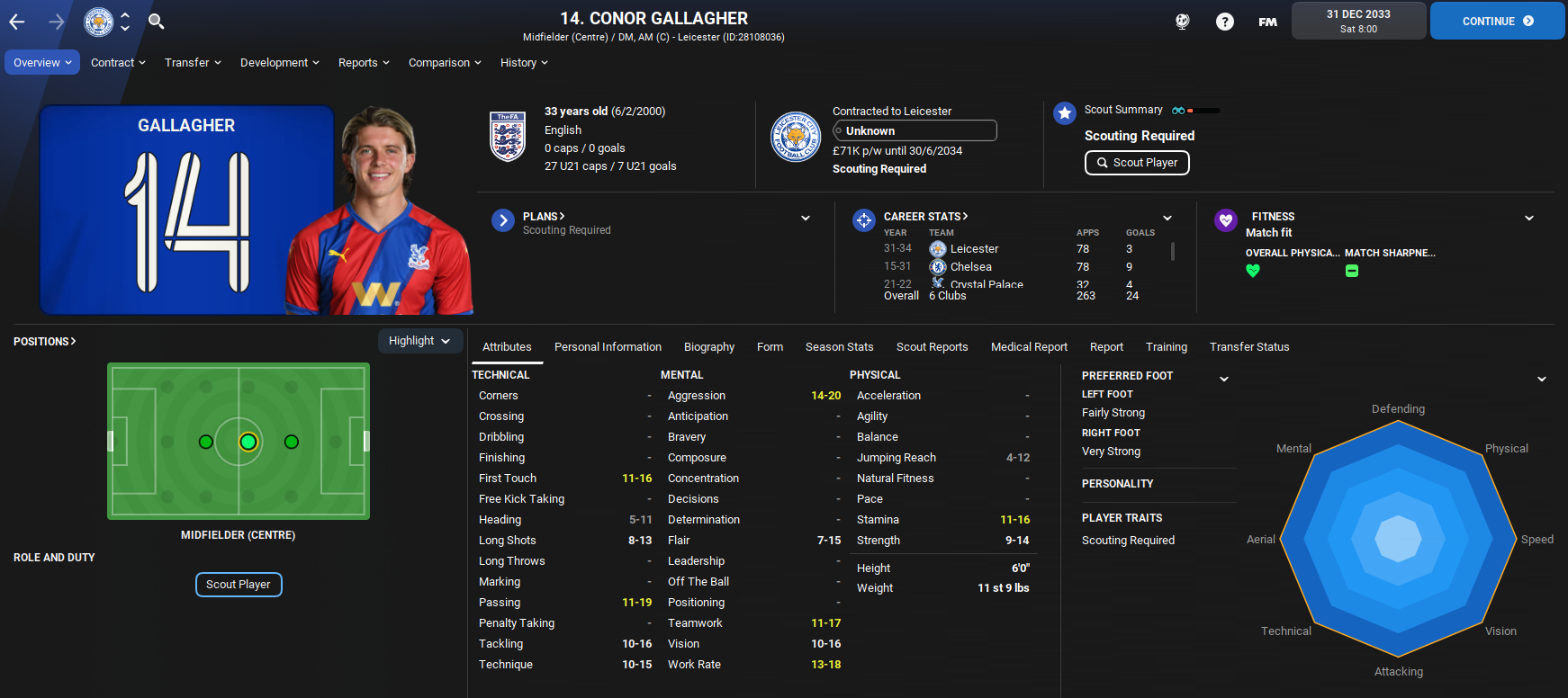The height and width of the screenshot is (698, 1568).
Task: Click the Leicester City crest in the title bar
Action: (99, 21)
